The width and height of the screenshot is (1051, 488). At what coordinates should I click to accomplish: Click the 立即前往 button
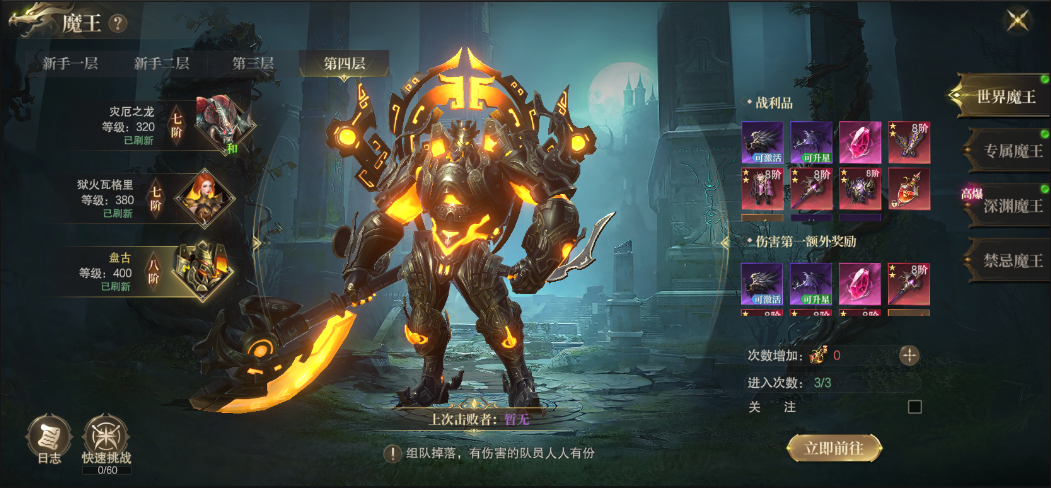click(x=834, y=448)
